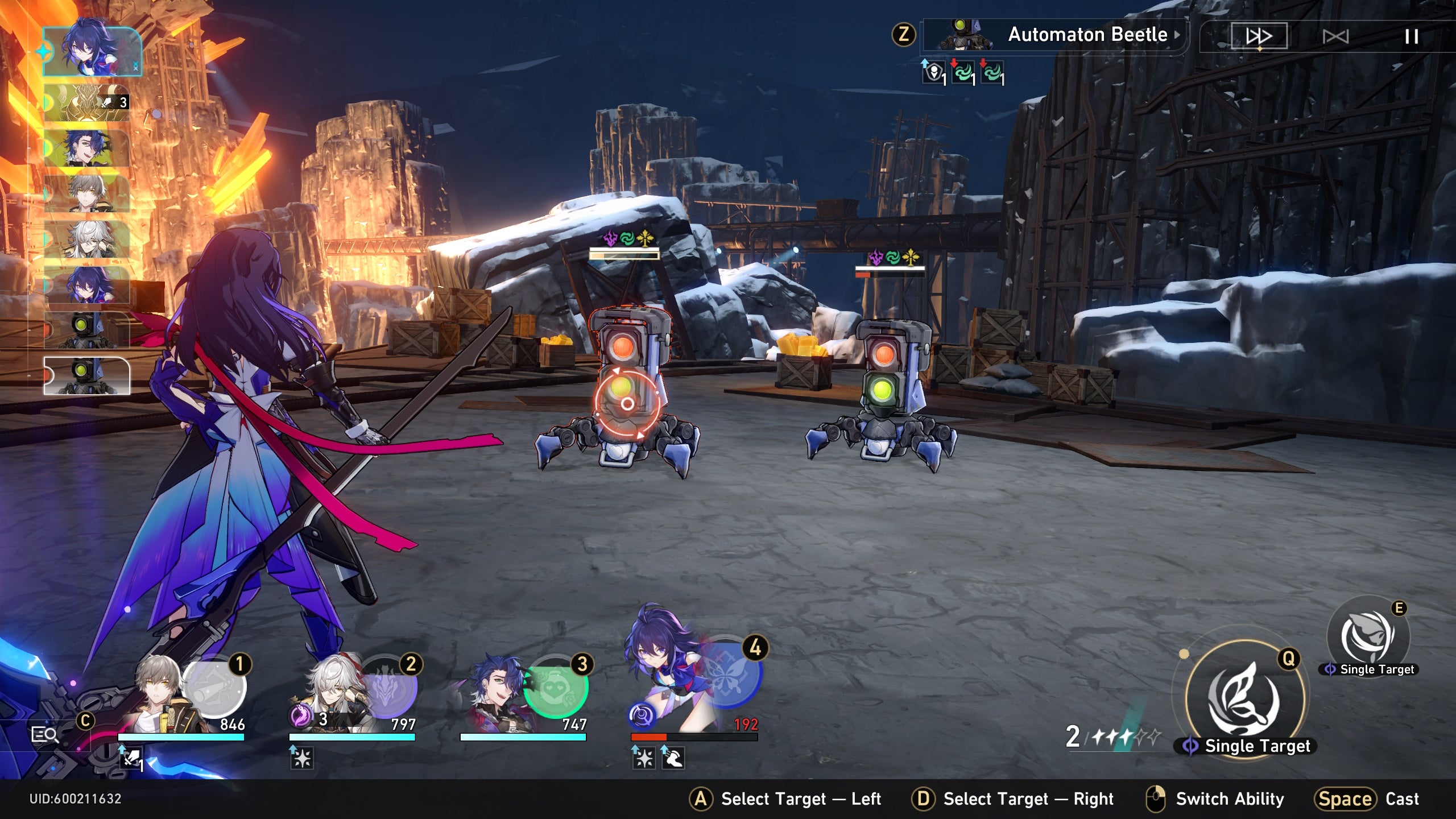Open the Automaton Beetle enemy details
This screenshot has height=819, width=1456.
tap(1055, 35)
